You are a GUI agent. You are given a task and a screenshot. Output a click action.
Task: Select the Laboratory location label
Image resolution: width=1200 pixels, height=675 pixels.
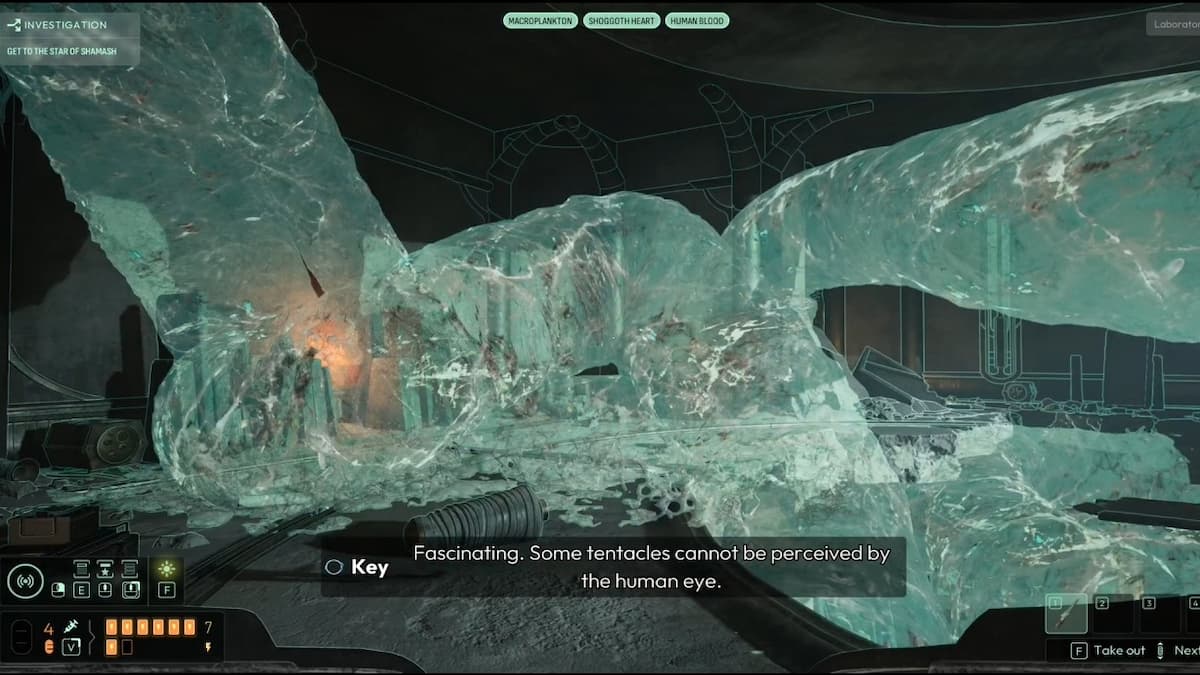coord(1174,23)
